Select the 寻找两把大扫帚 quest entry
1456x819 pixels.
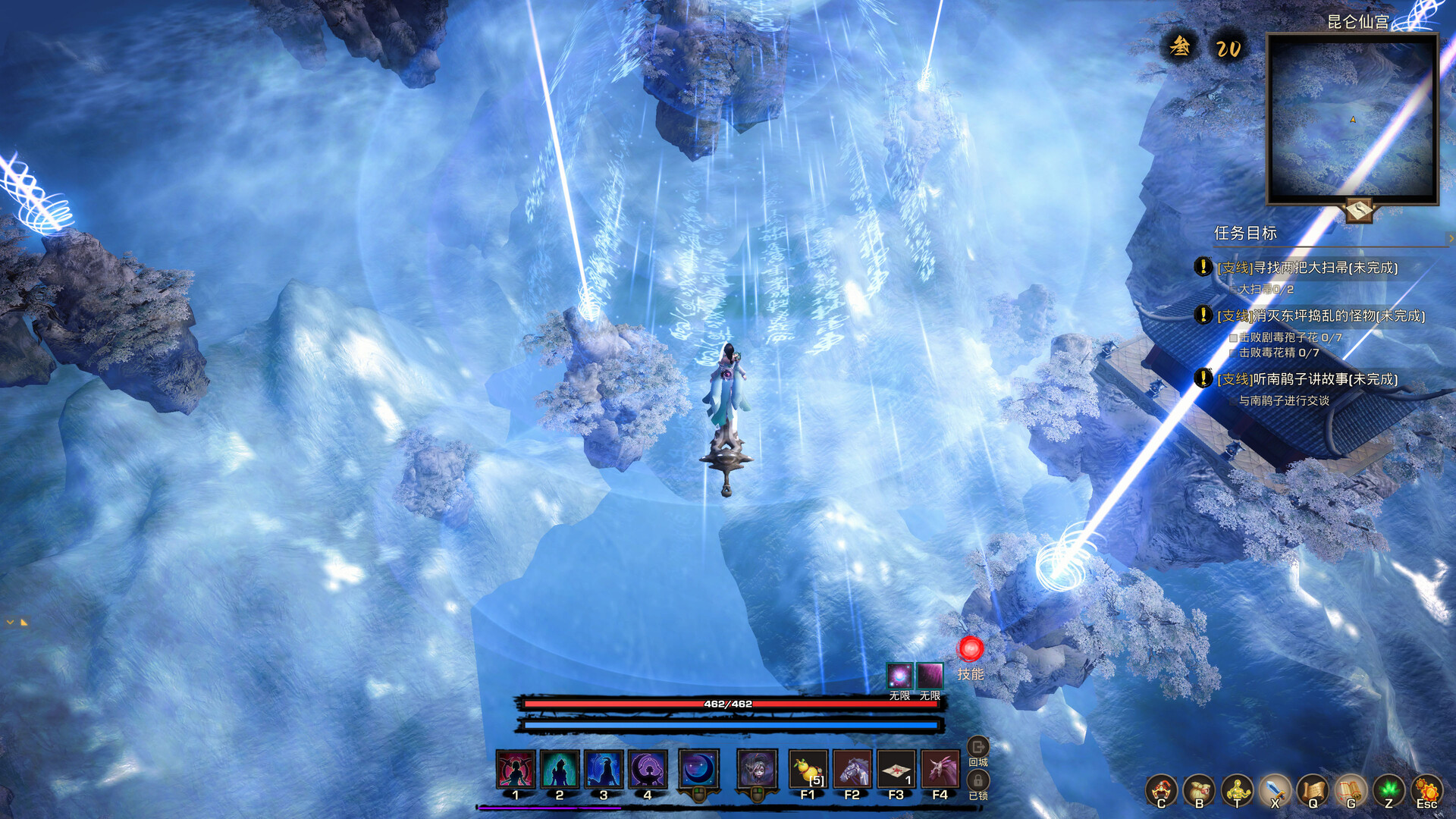[1307, 268]
